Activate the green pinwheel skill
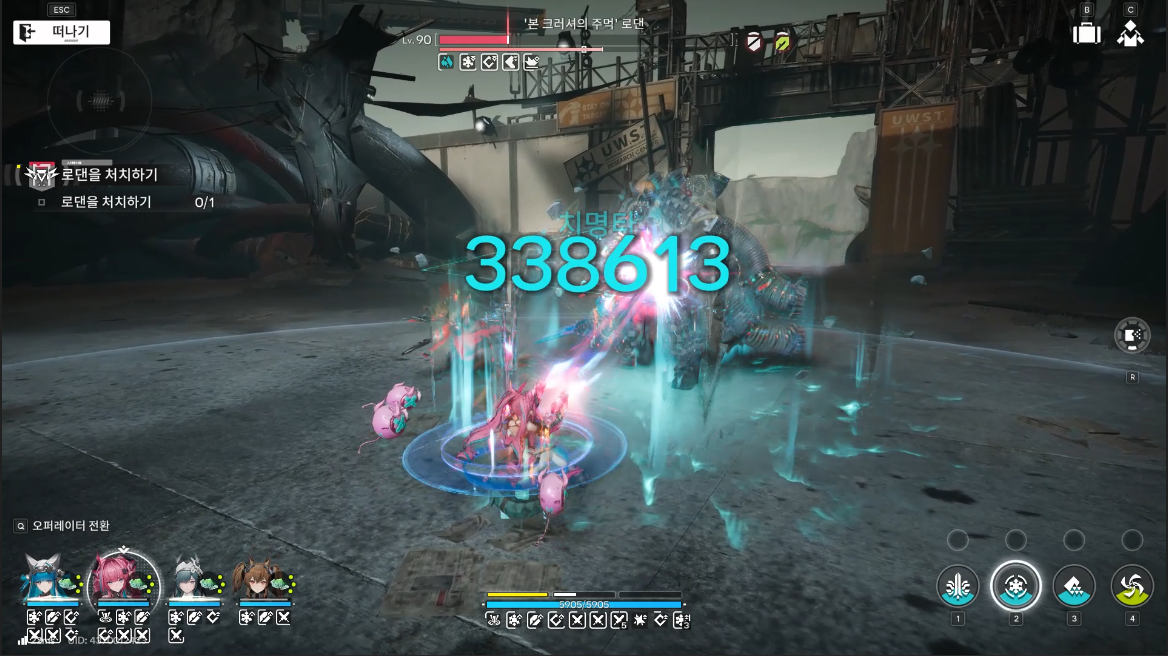The height and width of the screenshot is (656, 1168). pyautogui.click(x=1132, y=586)
